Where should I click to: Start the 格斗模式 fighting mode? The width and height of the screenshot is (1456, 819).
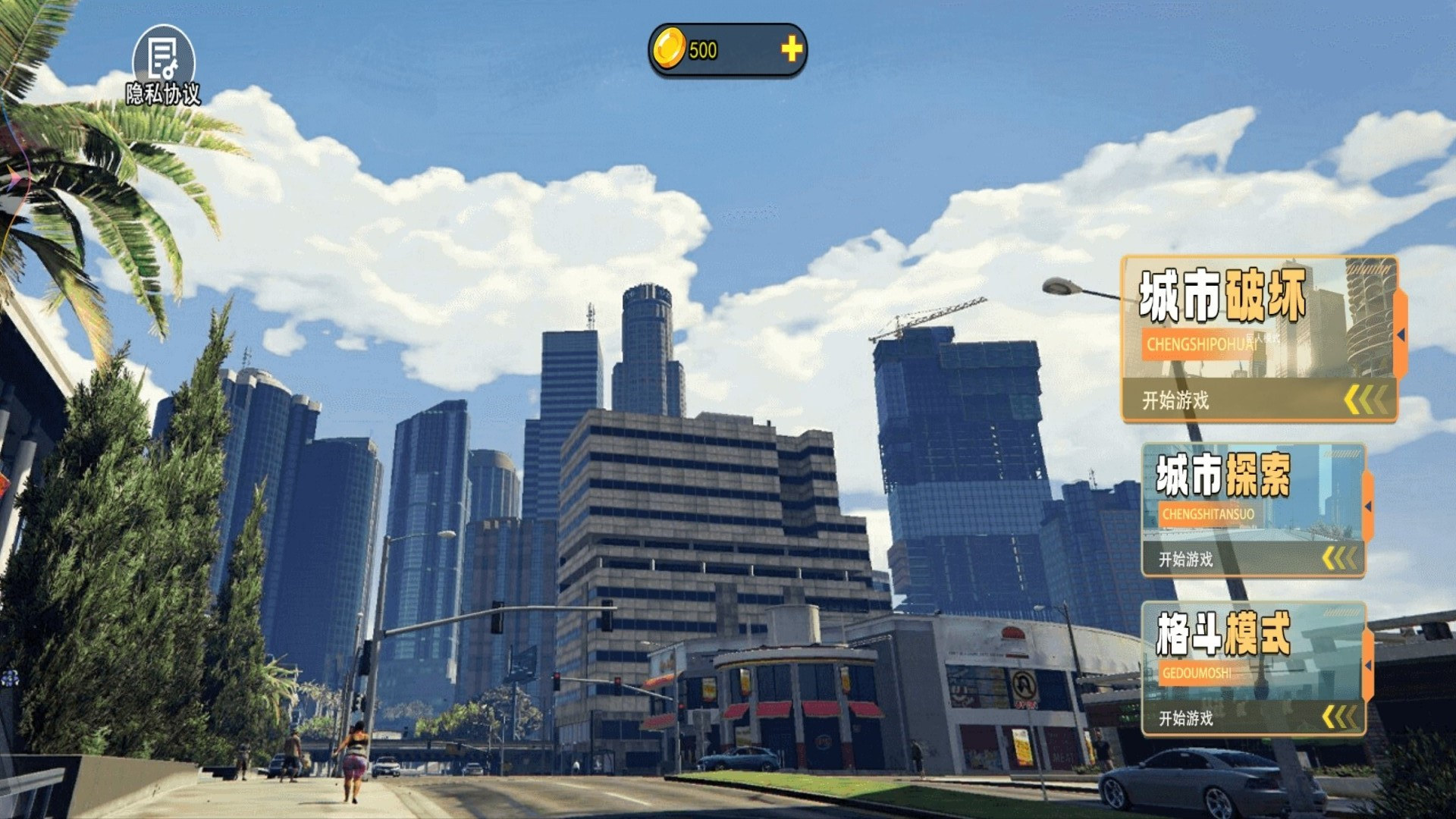[x=1253, y=669]
